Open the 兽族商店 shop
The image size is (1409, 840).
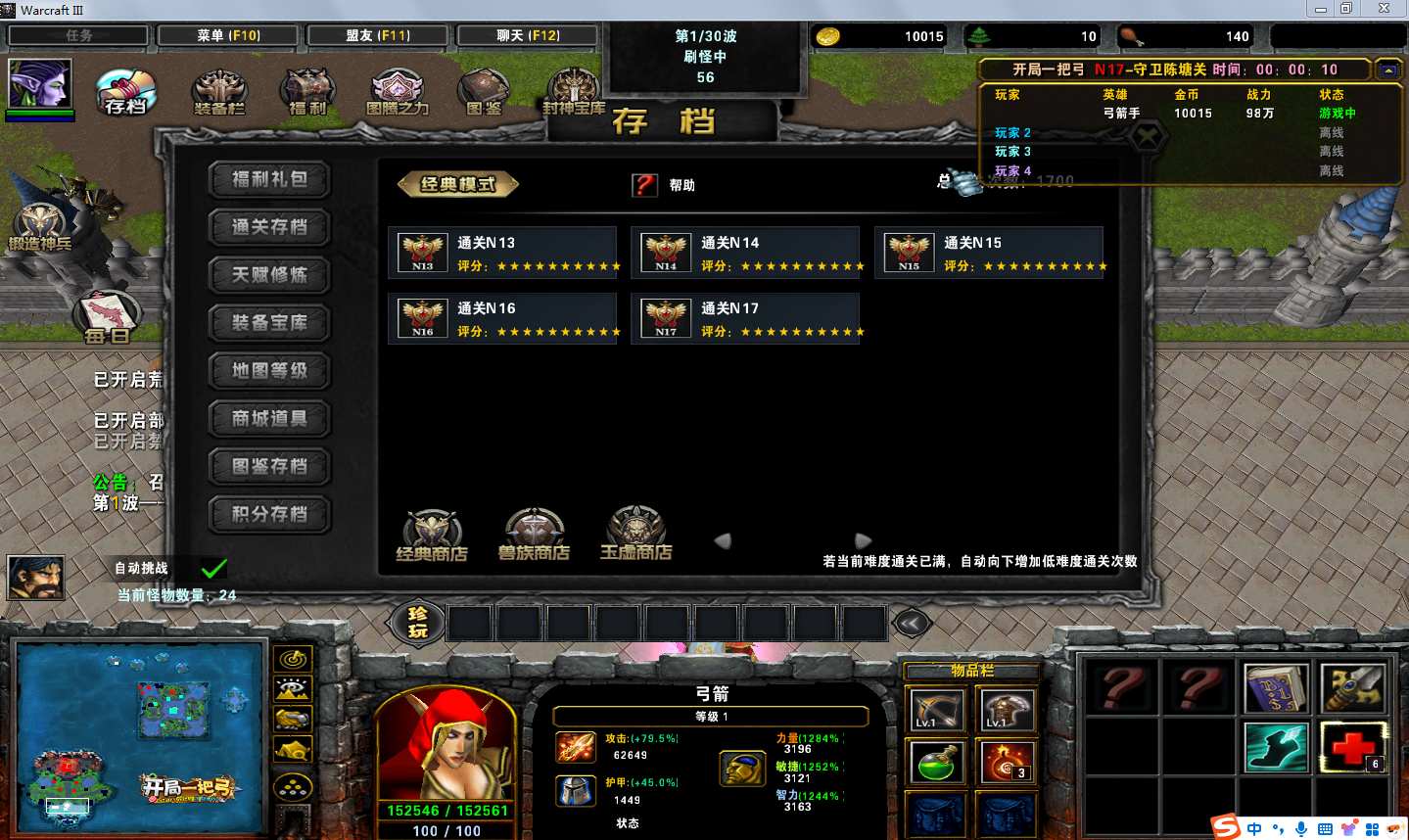pos(534,535)
